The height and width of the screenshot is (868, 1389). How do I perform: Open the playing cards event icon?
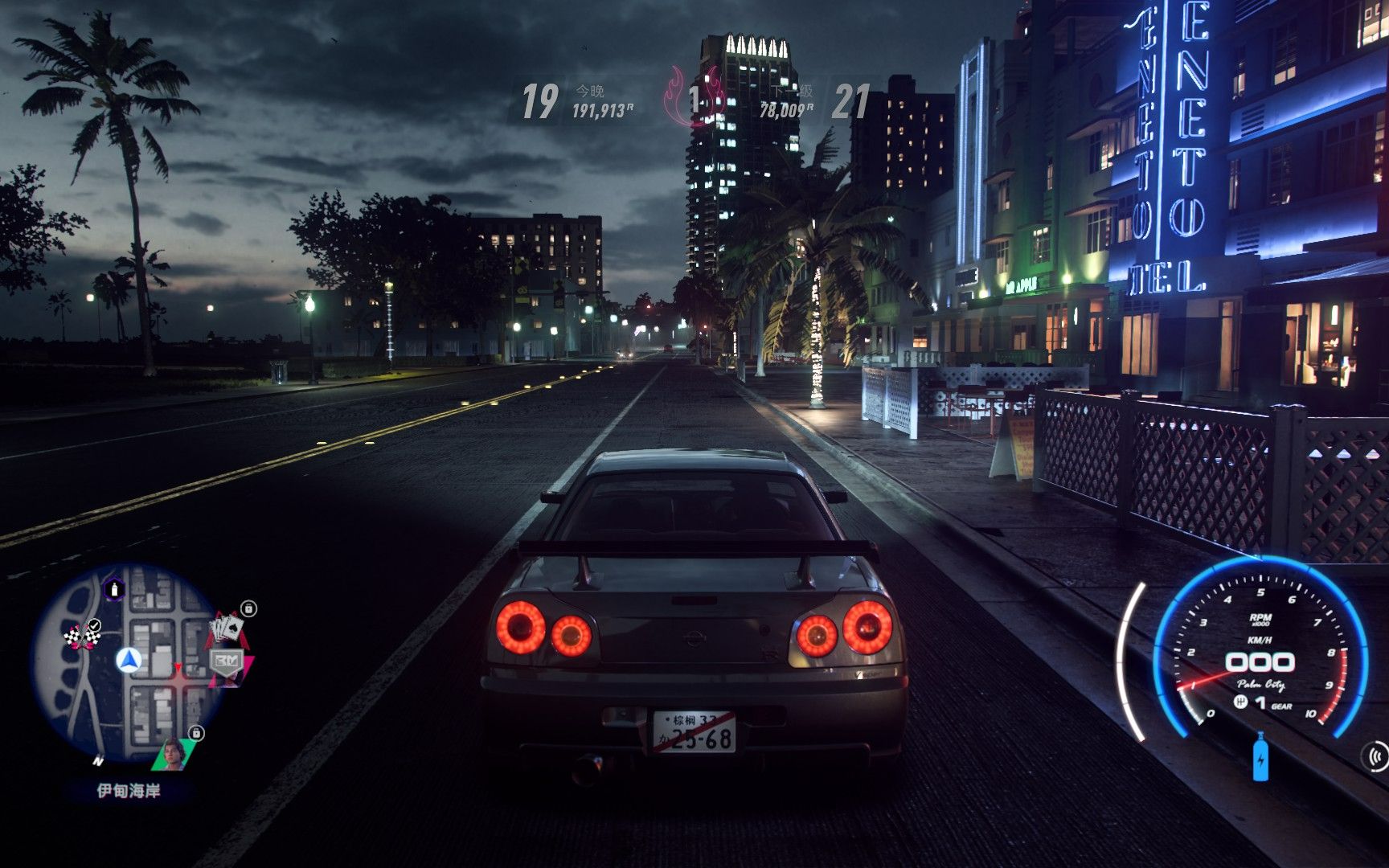[226, 628]
